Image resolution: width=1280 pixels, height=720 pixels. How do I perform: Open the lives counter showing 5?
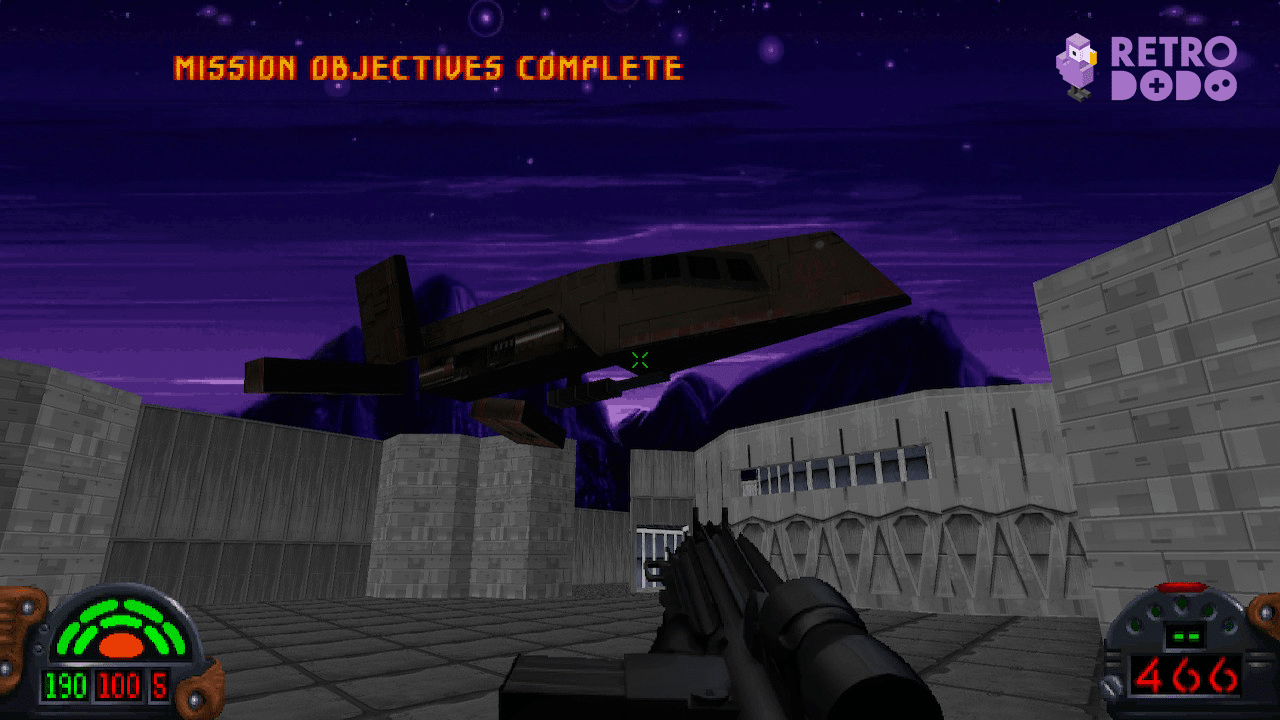point(159,686)
